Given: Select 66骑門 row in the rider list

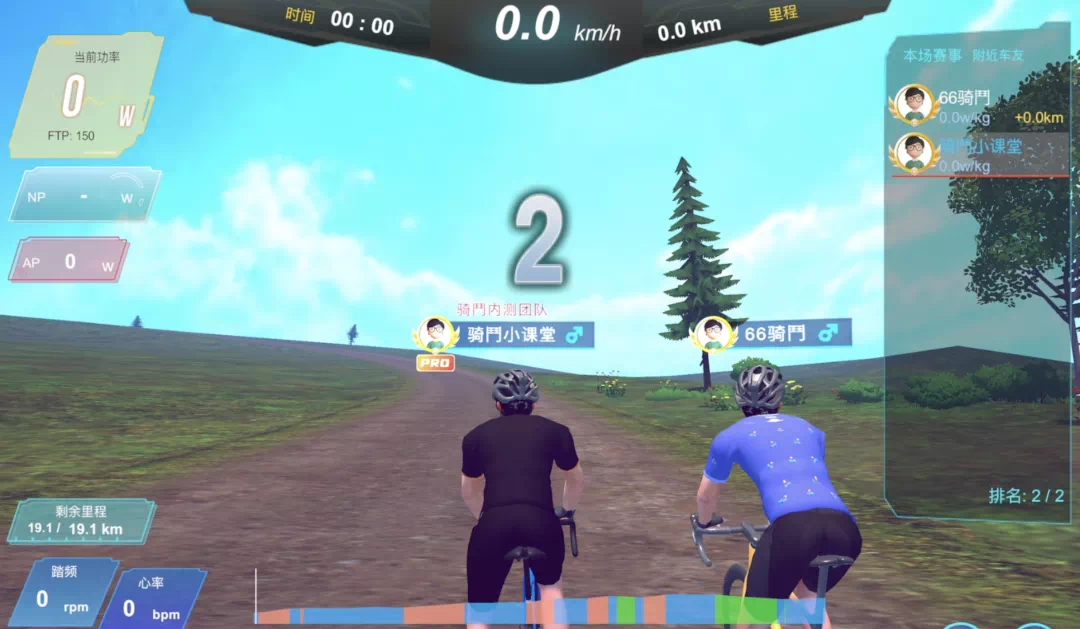Looking at the screenshot, I should click(977, 106).
